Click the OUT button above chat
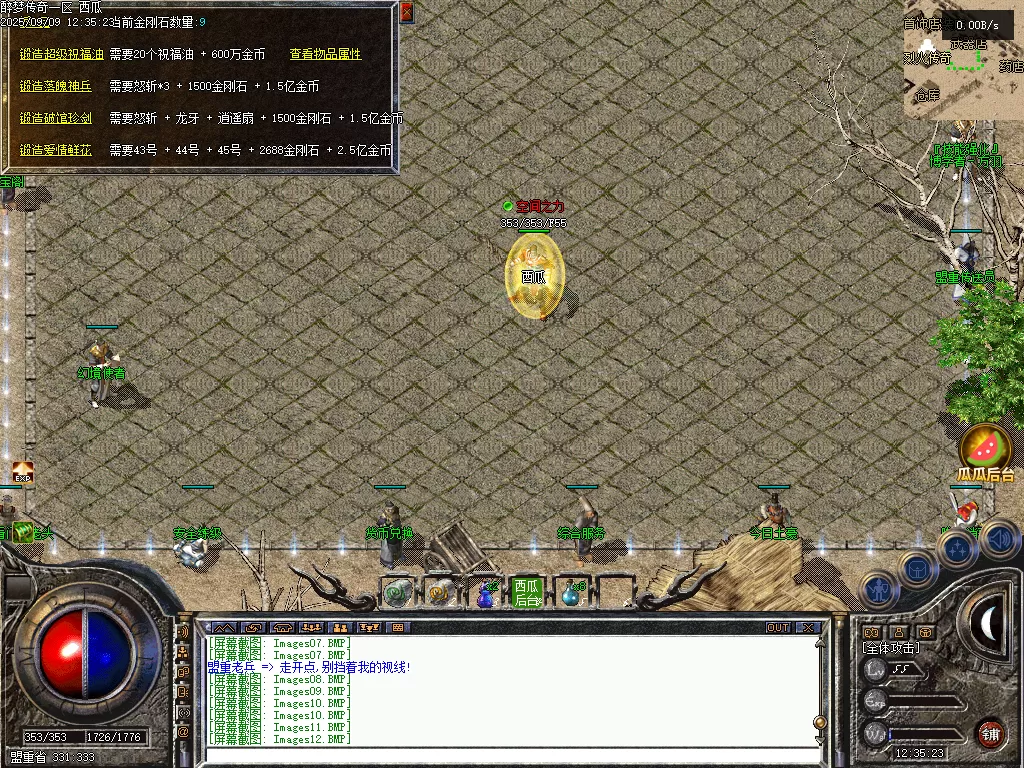The width and height of the screenshot is (1024, 768). coord(777,628)
